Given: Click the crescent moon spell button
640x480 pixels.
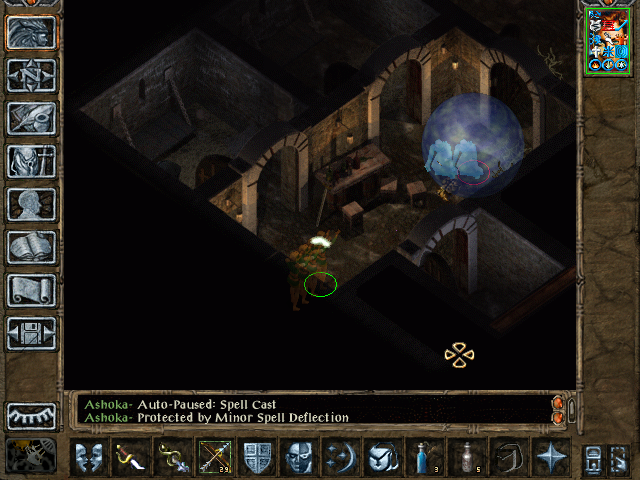Looking at the screenshot, I should (341, 457).
